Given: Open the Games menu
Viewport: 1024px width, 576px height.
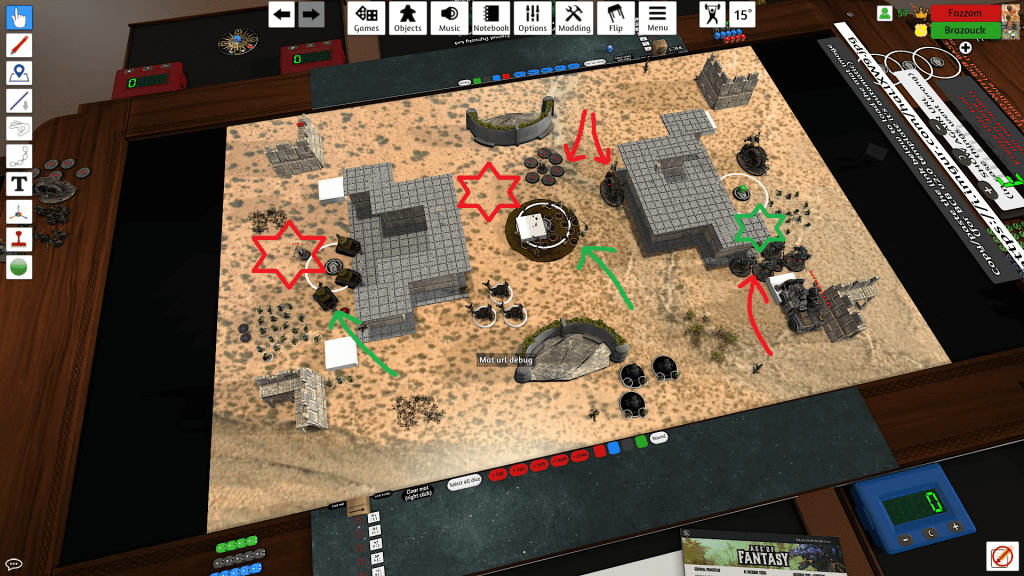Looking at the screenshot, I should (x=366, y=17).
